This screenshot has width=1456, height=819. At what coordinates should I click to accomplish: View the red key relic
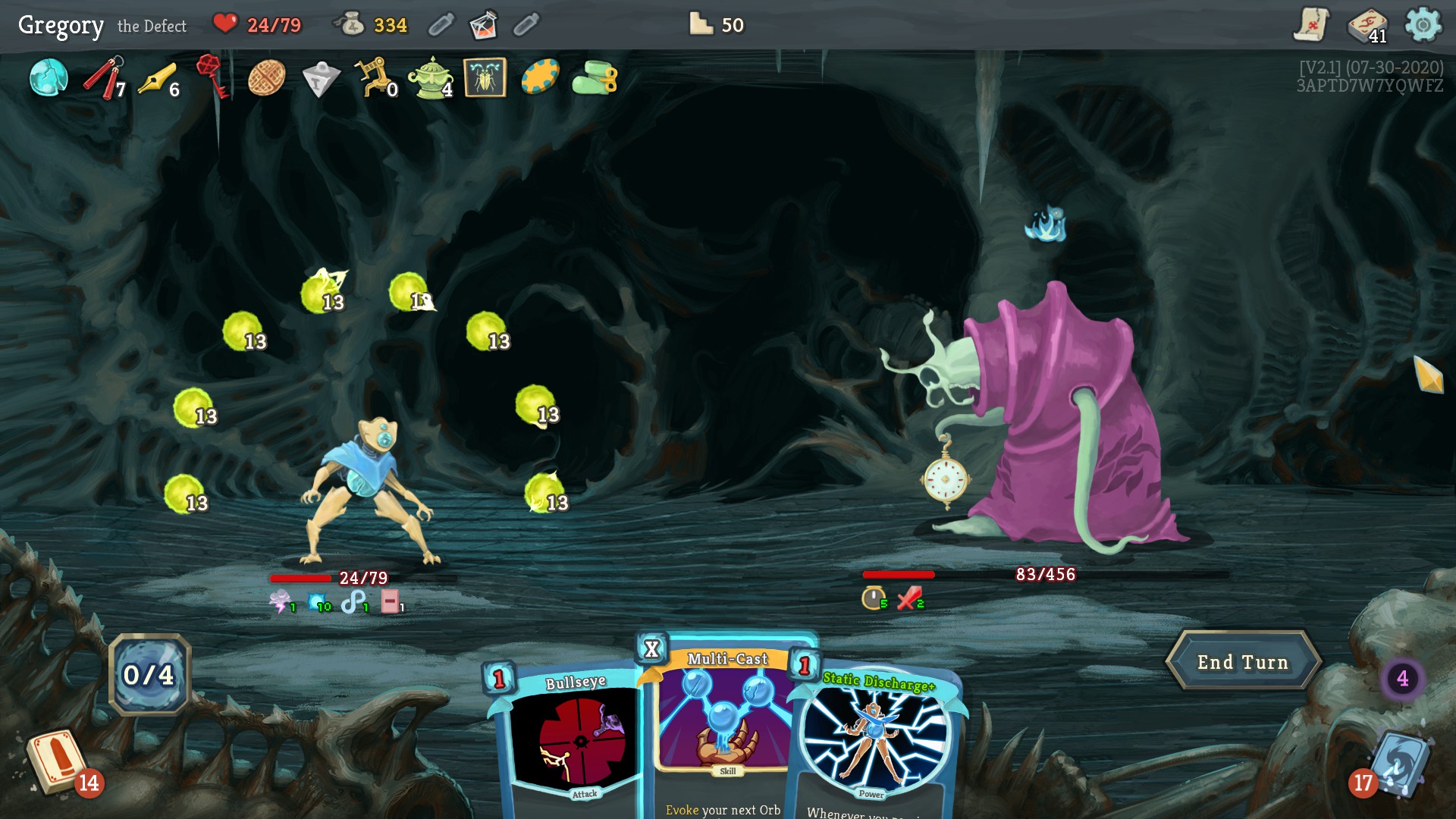point(209,78)
